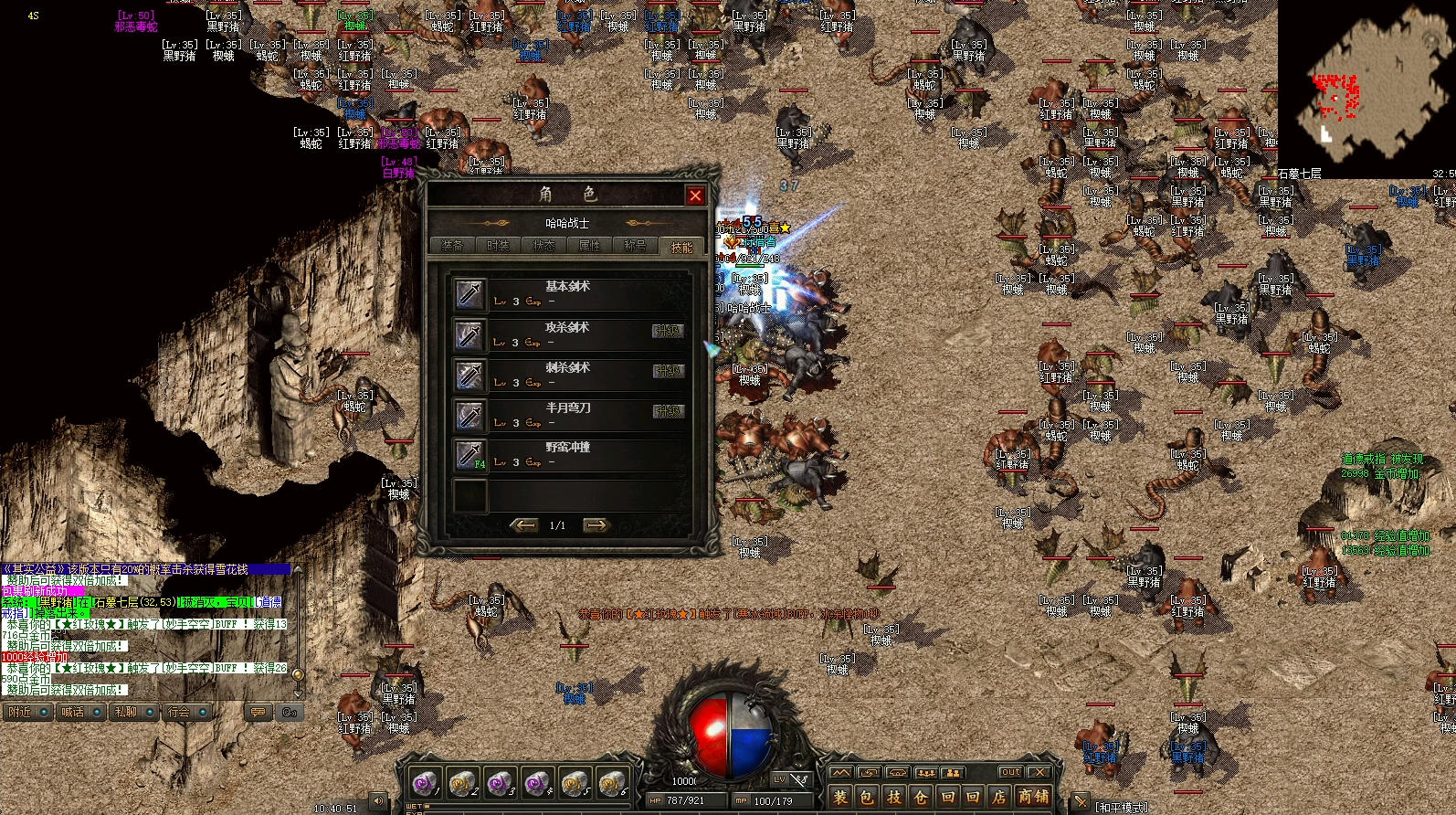This screenshot has height=815, width=1456.
Task: Go to the next skill page arrow
Action: (x=596, y=525)
